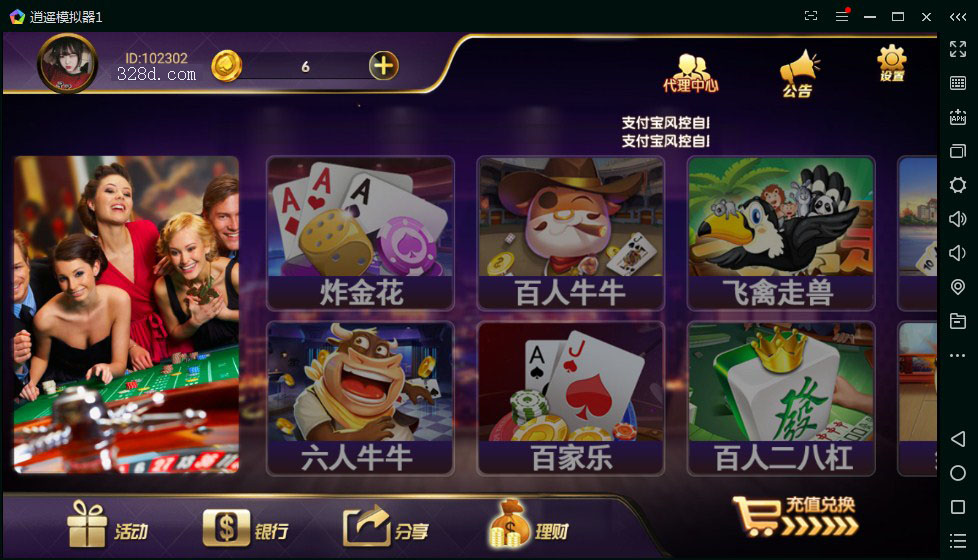
Task: Open the 银行 bank
Action: coord(245,528)
